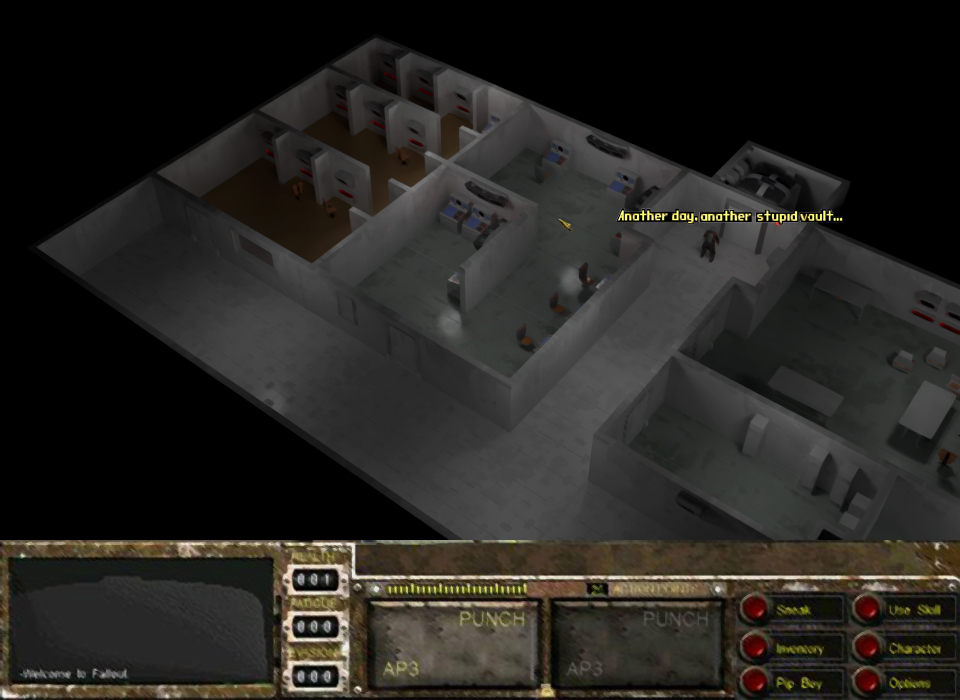
Task: Activate the Use Skill button
Action: coord(870,609)
